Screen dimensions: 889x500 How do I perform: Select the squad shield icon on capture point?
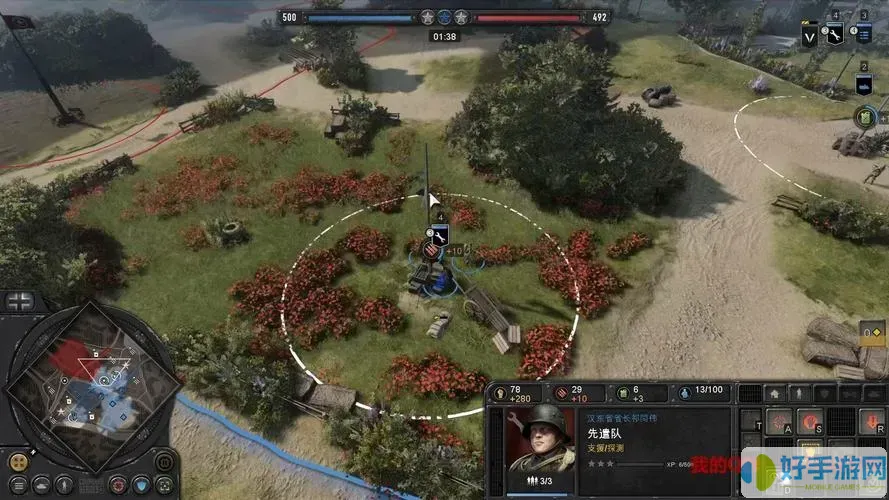[440, 236]
